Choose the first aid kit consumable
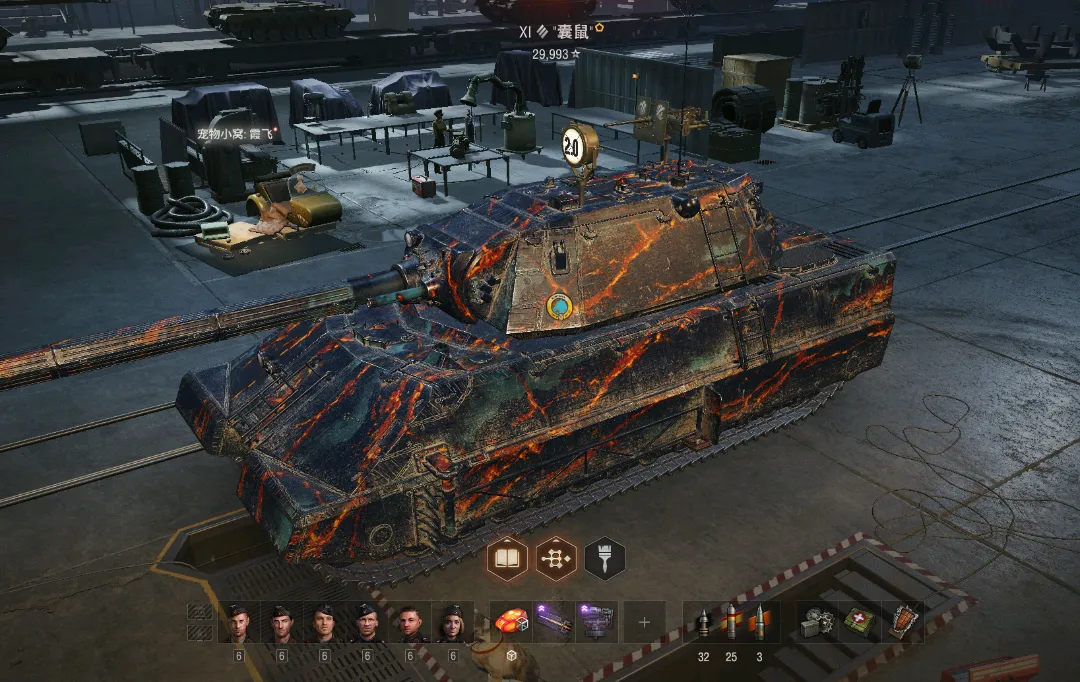The image size is (1080, 682). coord(858,622)
